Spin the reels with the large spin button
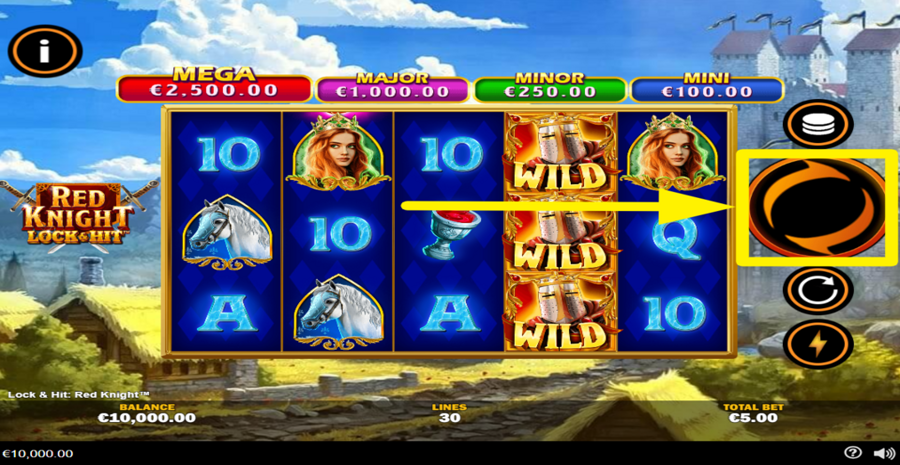 coord(817,208)
